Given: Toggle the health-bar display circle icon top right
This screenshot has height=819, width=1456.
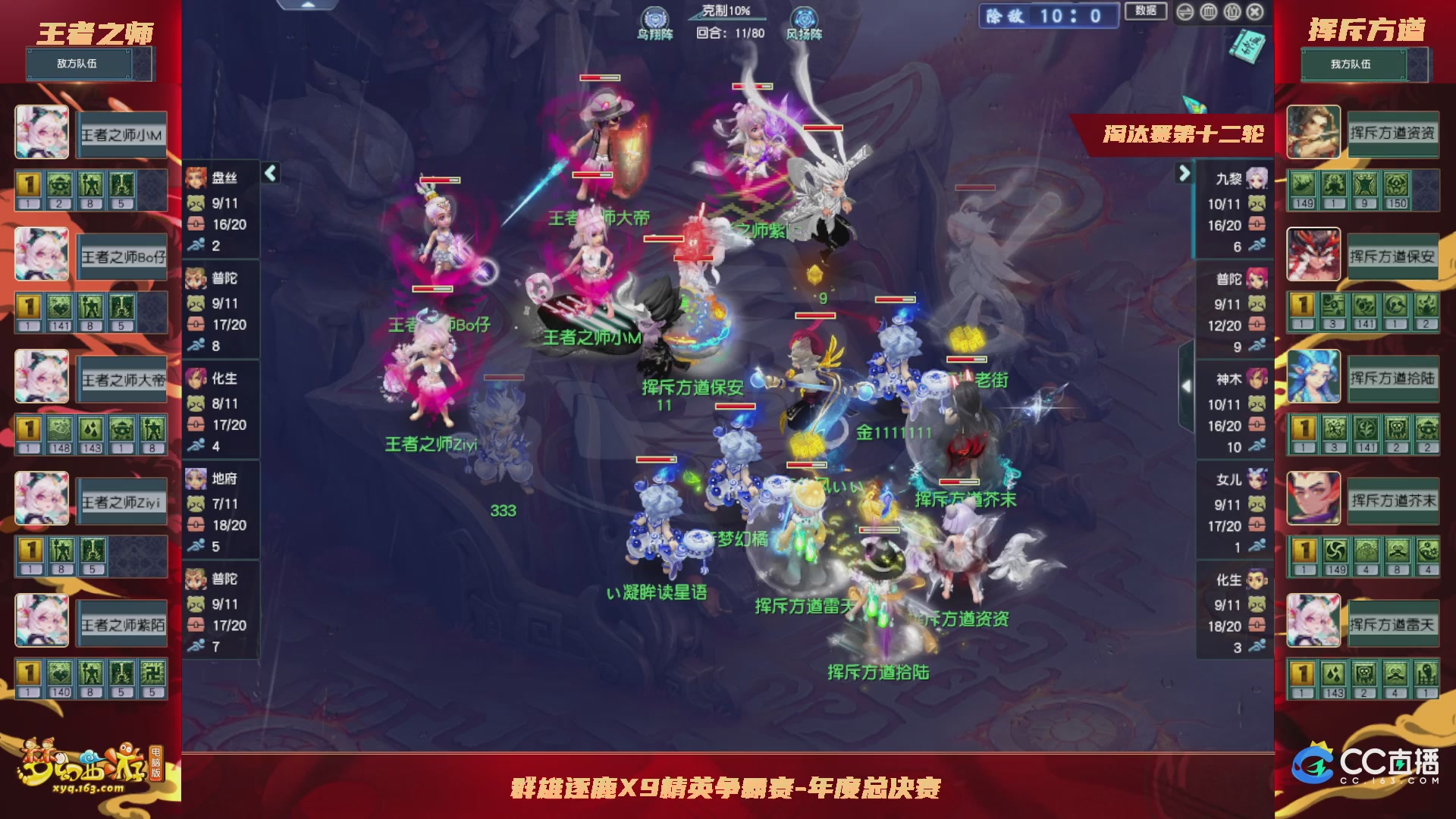Looking at the screenshot, I should point(1209,12).
